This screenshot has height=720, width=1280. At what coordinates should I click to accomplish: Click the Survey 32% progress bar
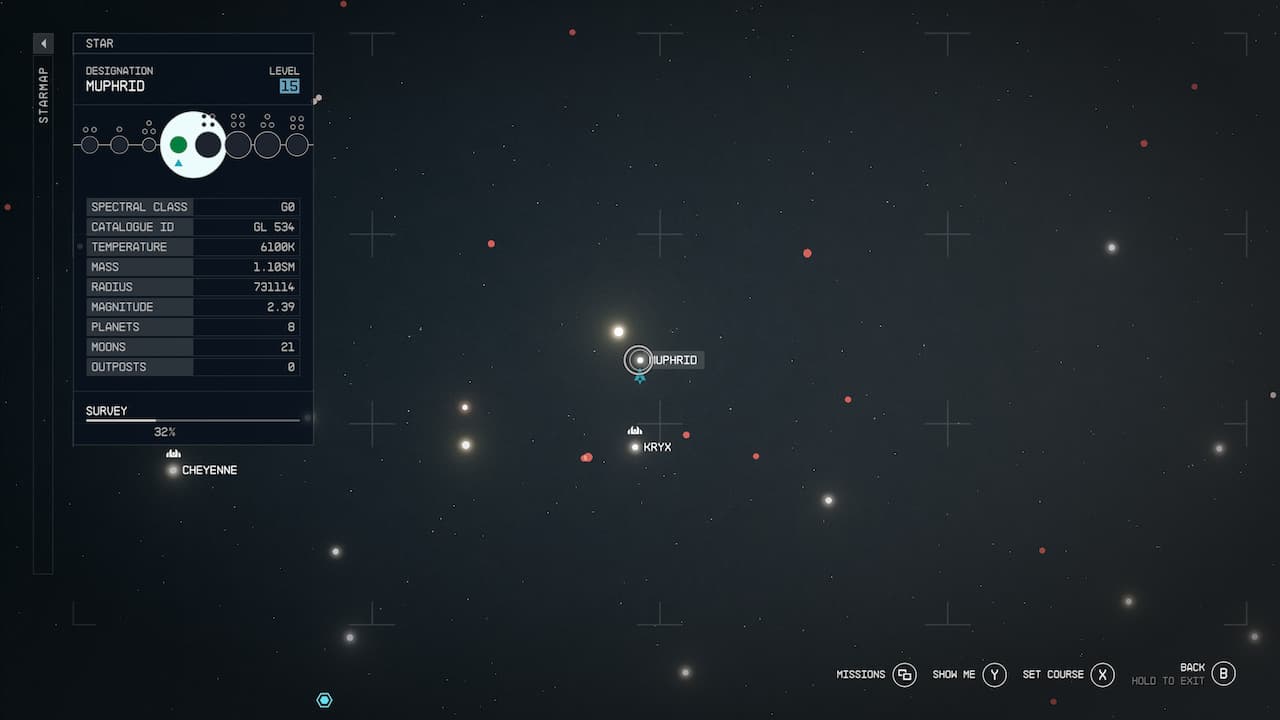click(192, 419)
